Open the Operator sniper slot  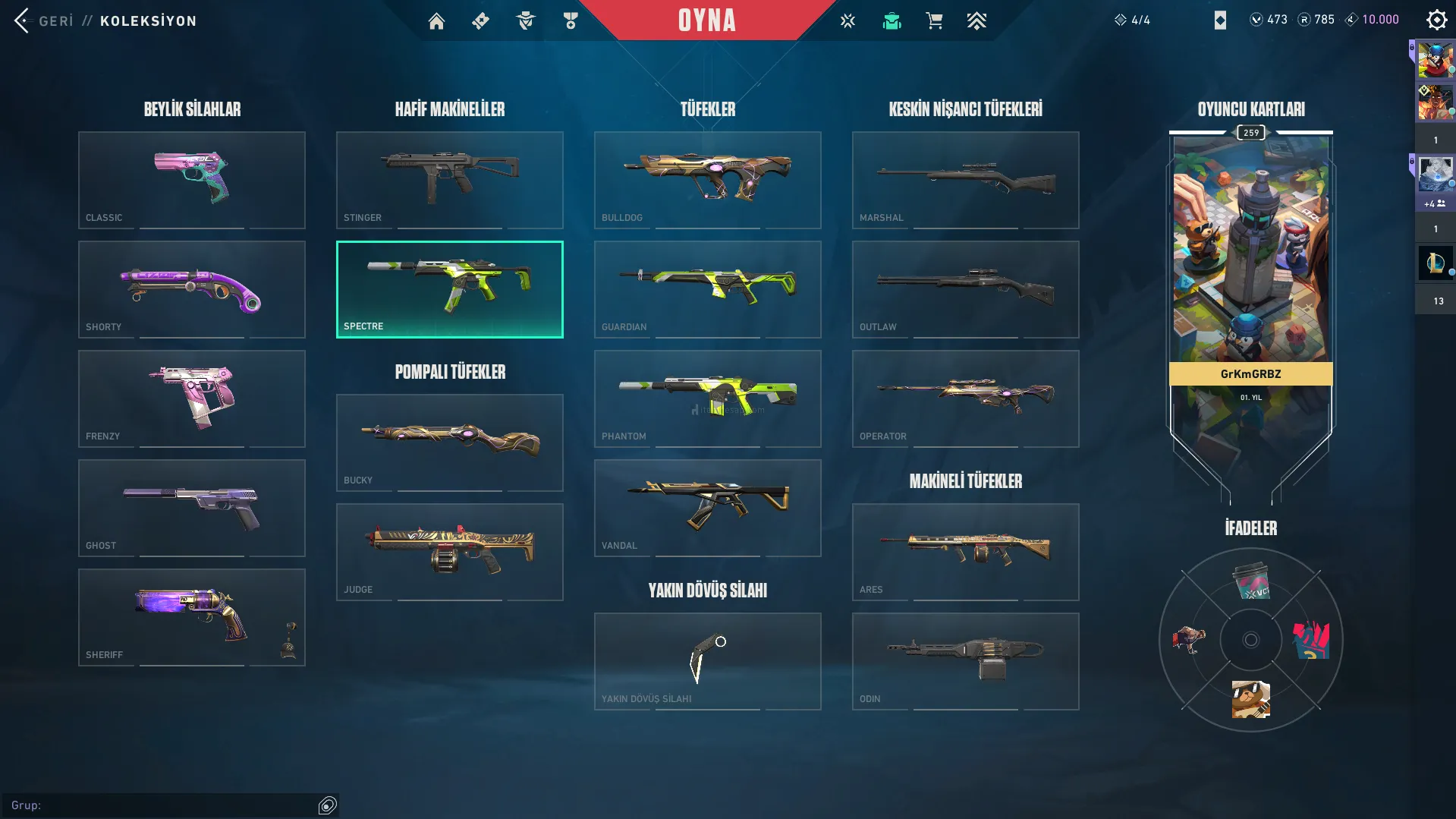(966, 398)
